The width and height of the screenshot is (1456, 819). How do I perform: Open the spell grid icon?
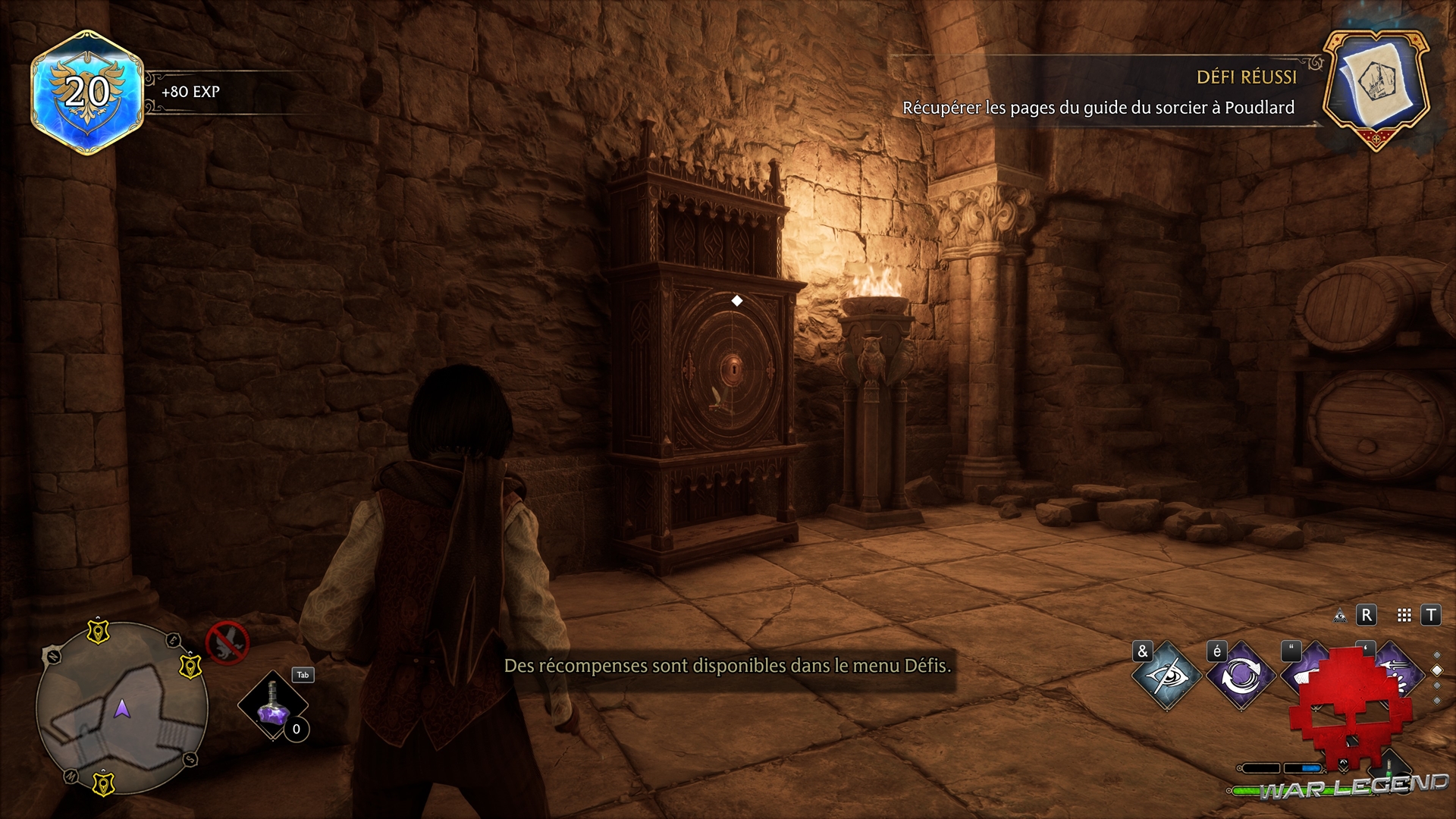[1404, 616]
